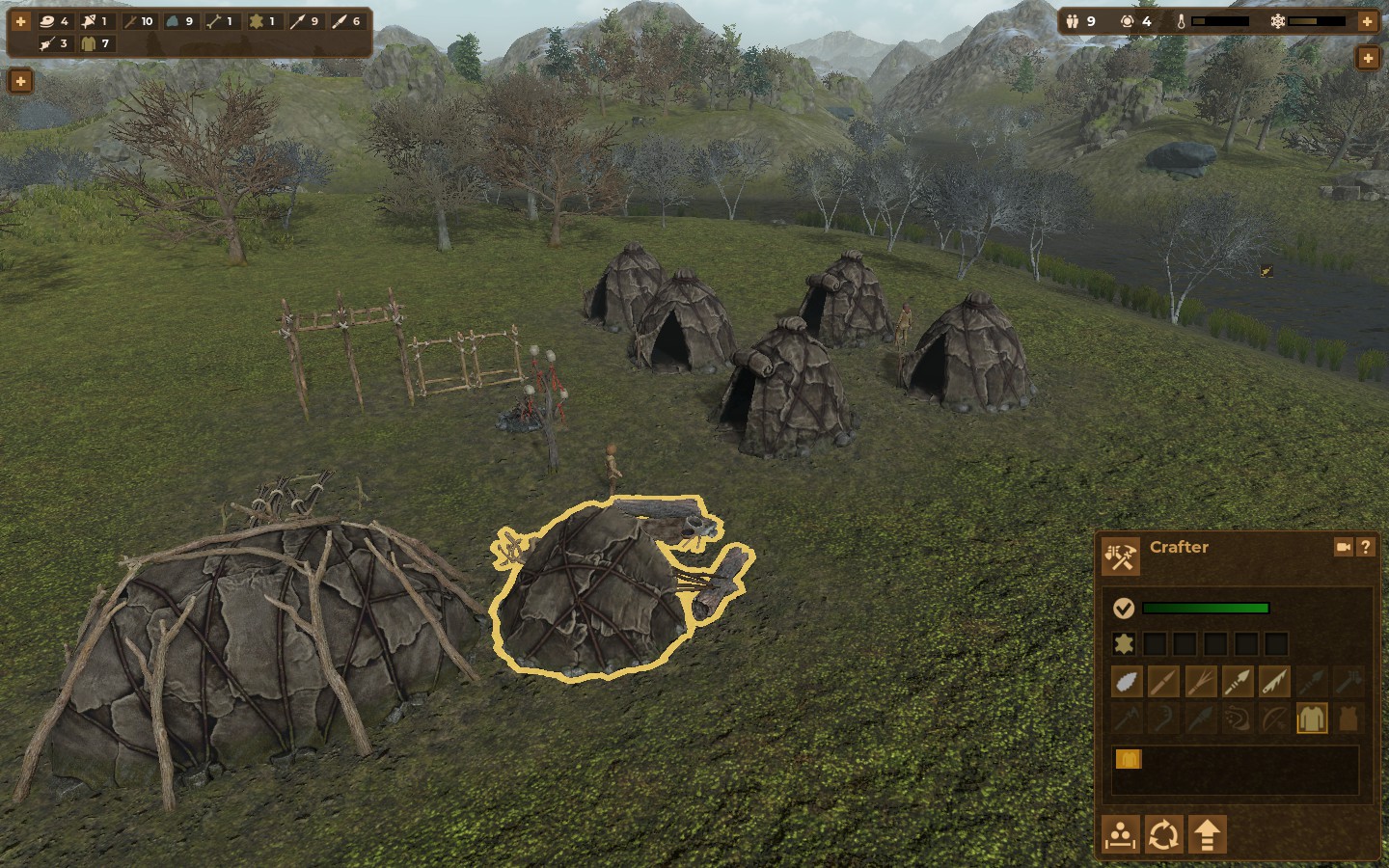Click the plus button under the status bar

(x=1367, y=59)
